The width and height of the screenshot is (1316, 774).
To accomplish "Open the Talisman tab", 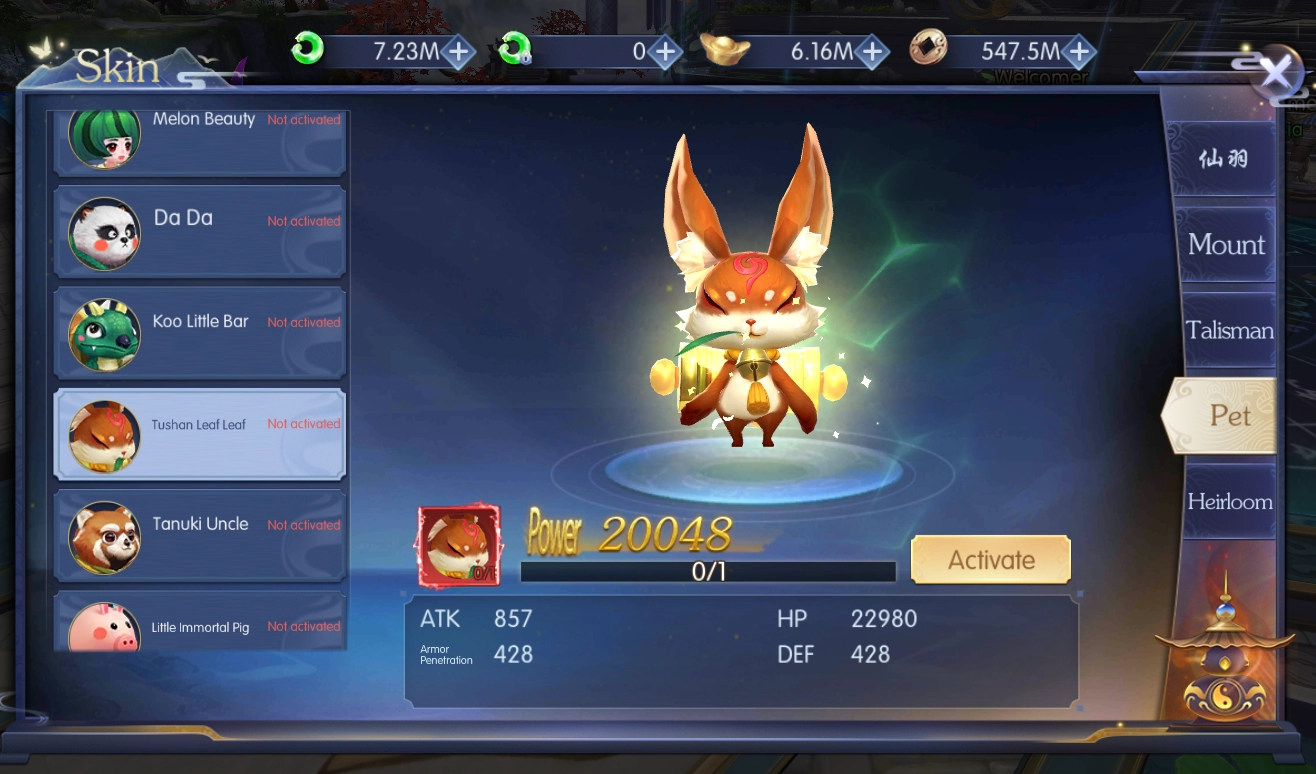I will click(1229, 330).
